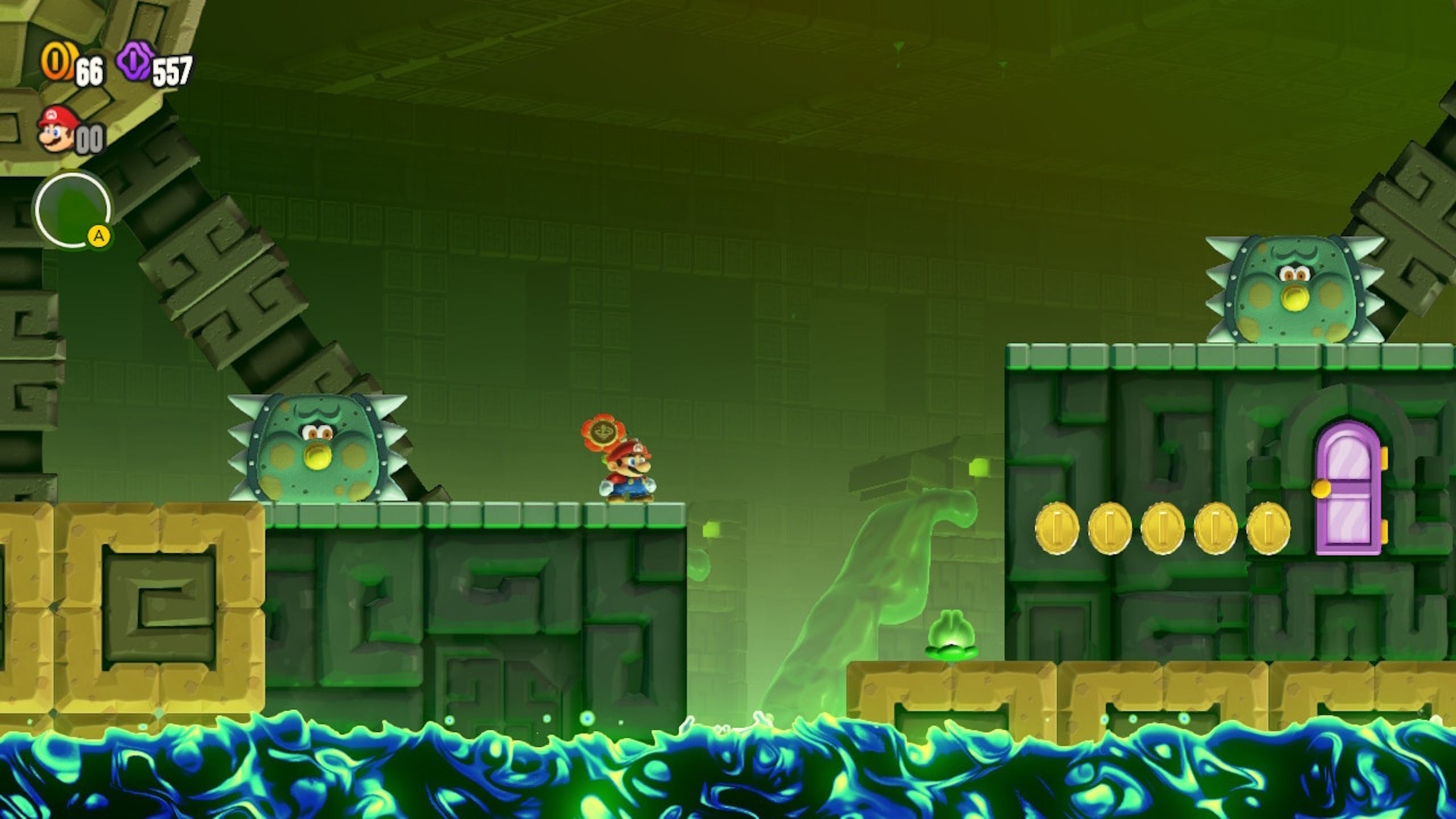The width and height of the screenshot is (1456, 819).
Task: Click the gold coin counter icon
Action: 56,63
